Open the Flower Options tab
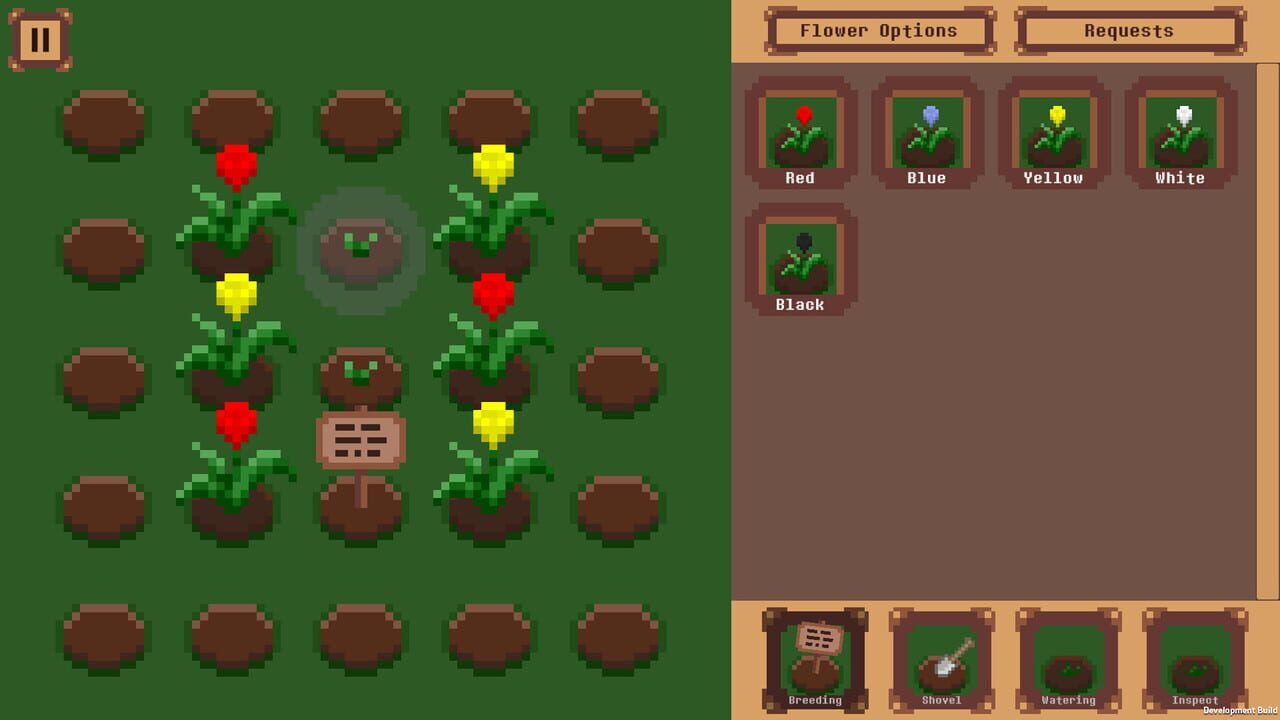 [878, 31]
